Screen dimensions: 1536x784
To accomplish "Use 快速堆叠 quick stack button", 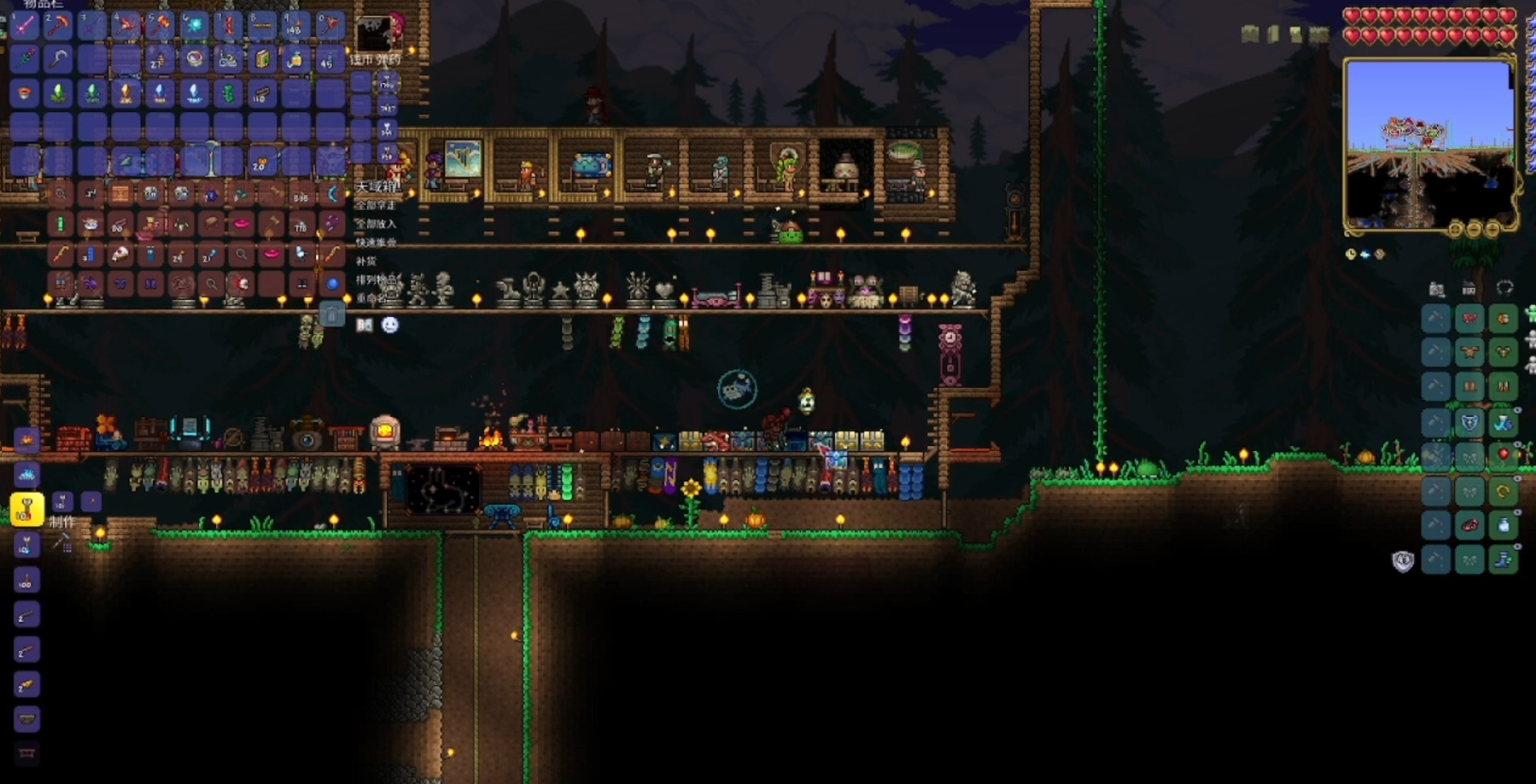I will 376,242.
